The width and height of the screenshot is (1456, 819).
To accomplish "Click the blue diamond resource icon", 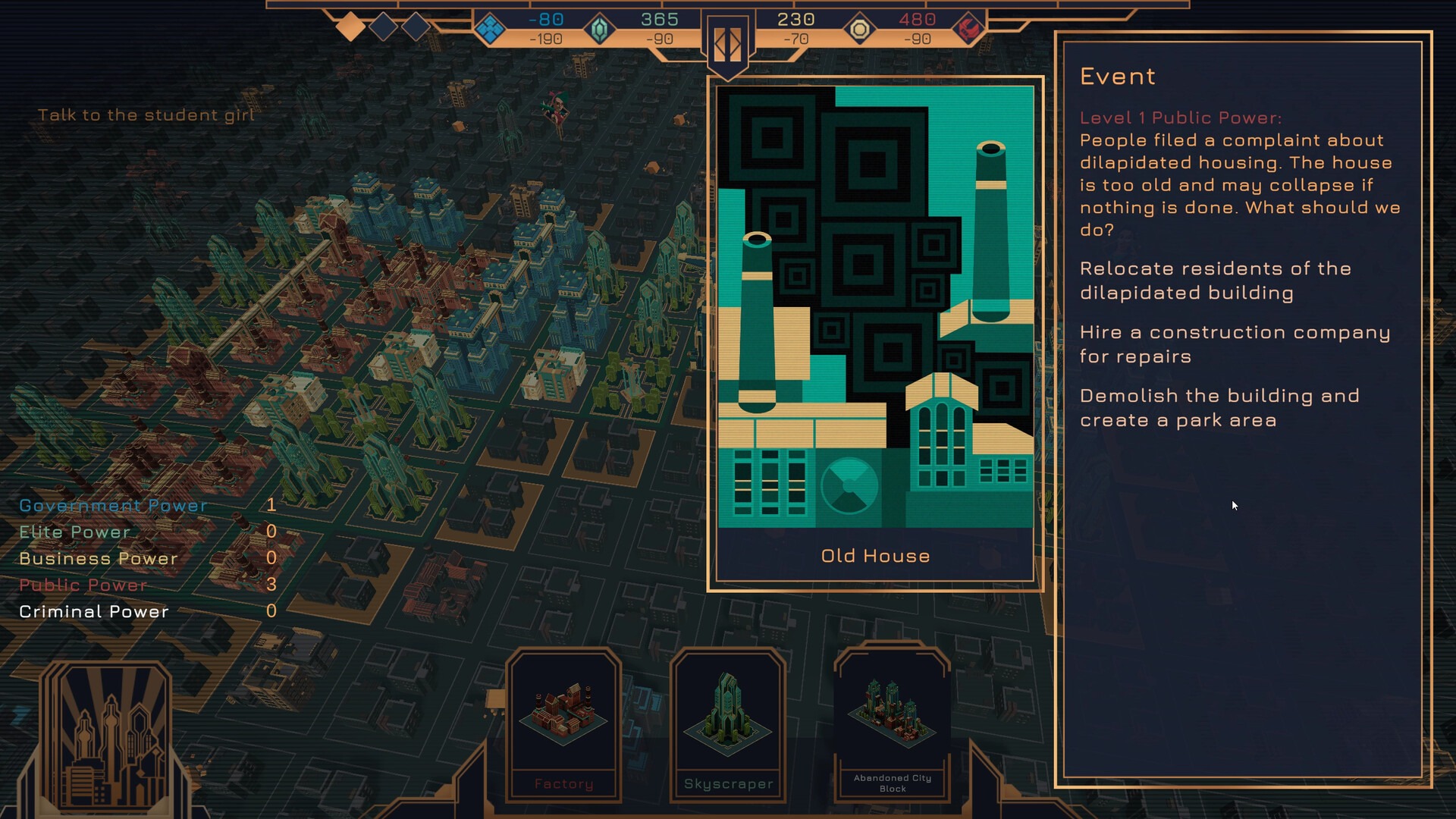I will point(490,30).
